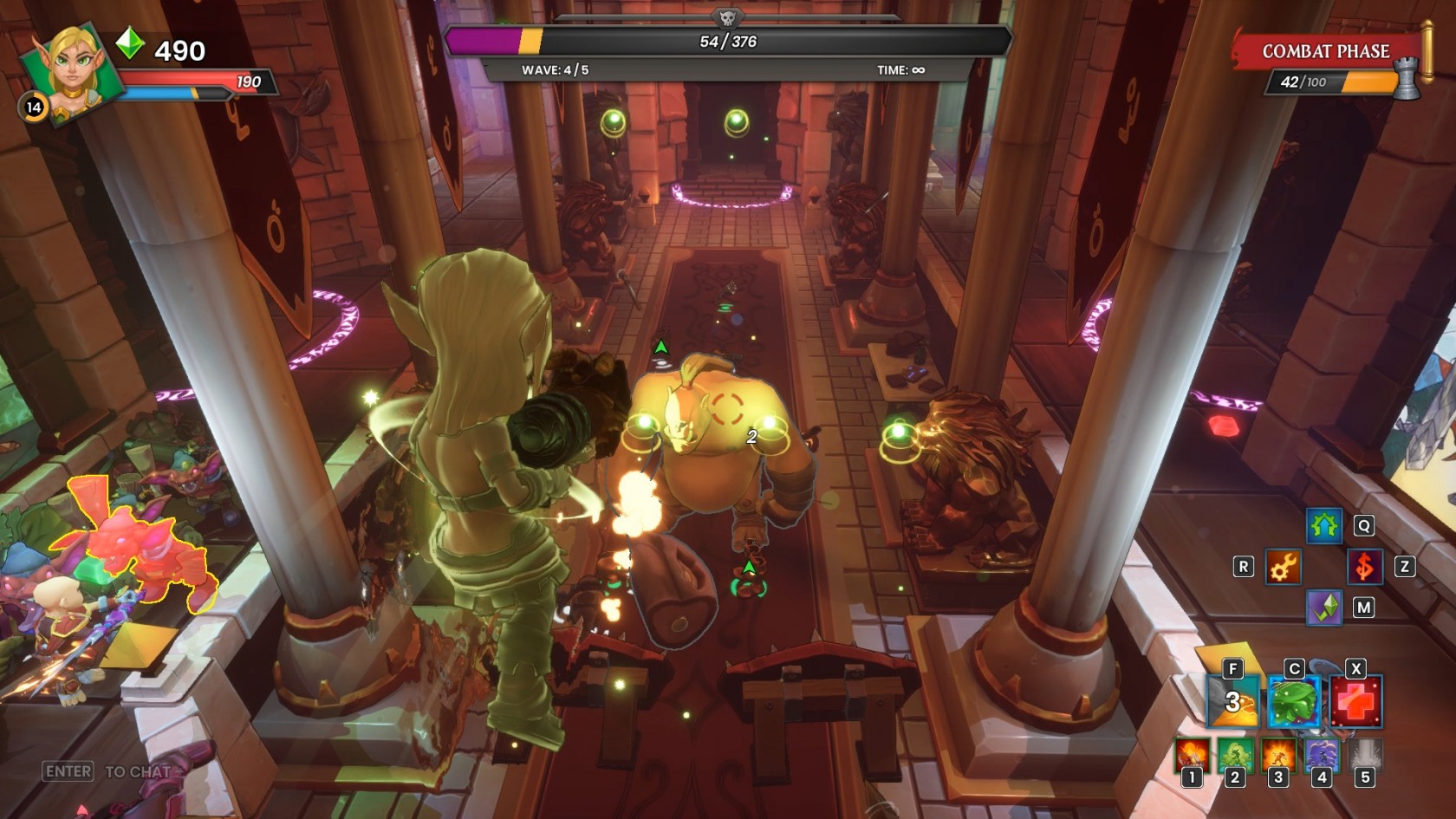Screen dimensions: 1456x819
Task: Select the first fiery explosion tower slot
Action: point(1192,755)
